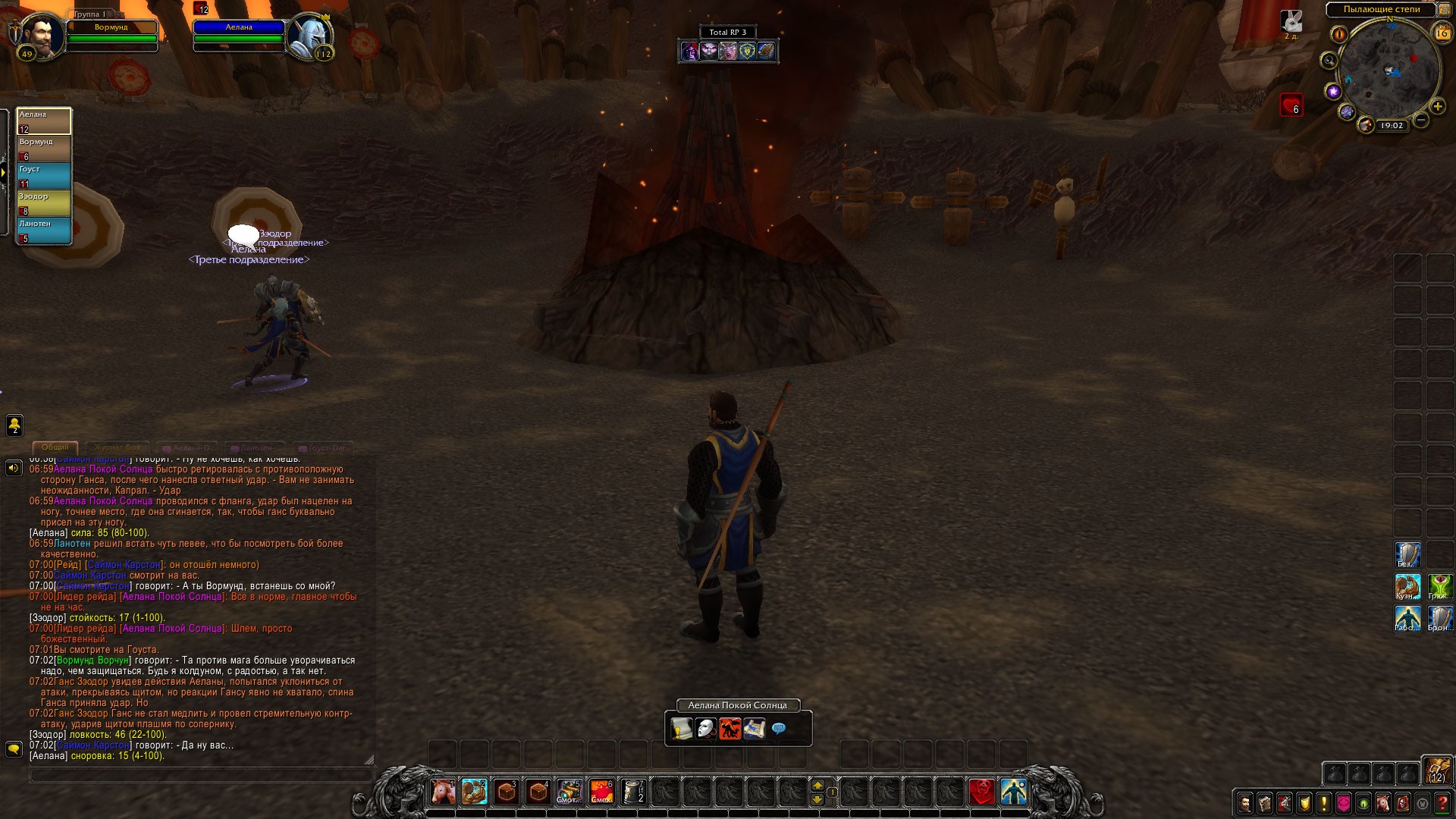Open the quest log exclamation button
Screen dimensions: 1456x819
(x=1324, y=803)
